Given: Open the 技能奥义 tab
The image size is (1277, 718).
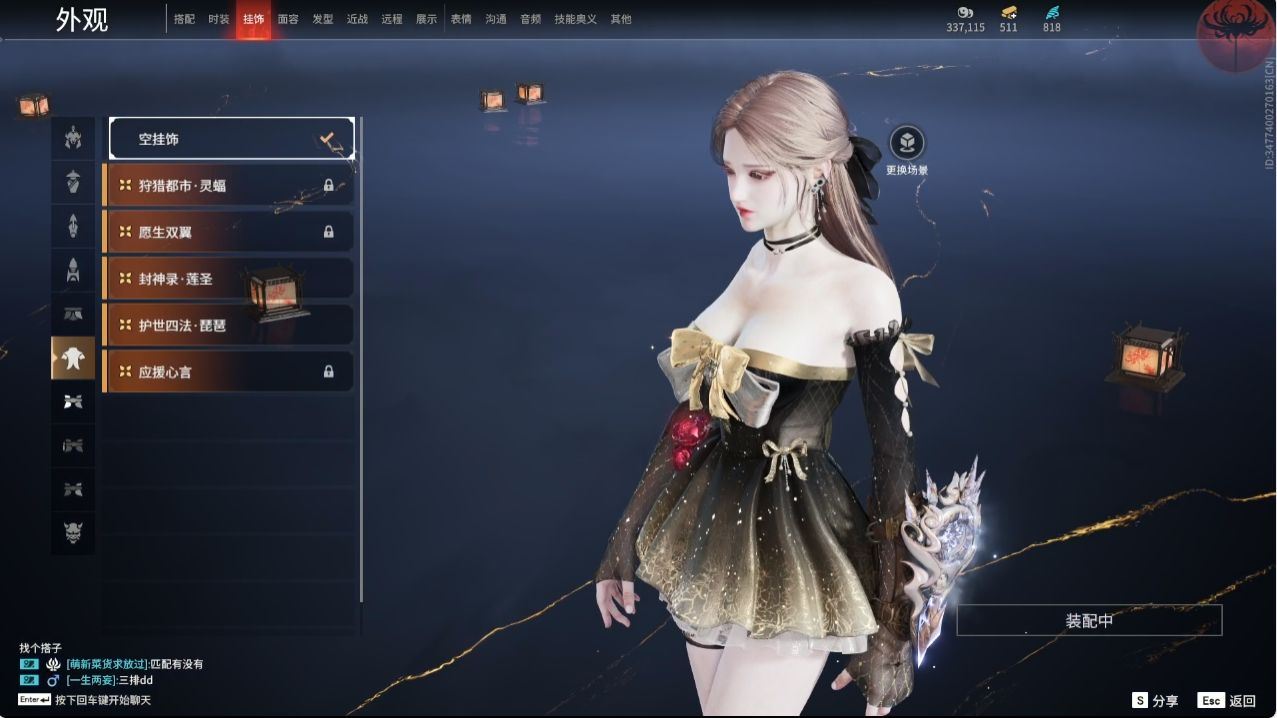Looking at the screenshot, I should (575, 19).
